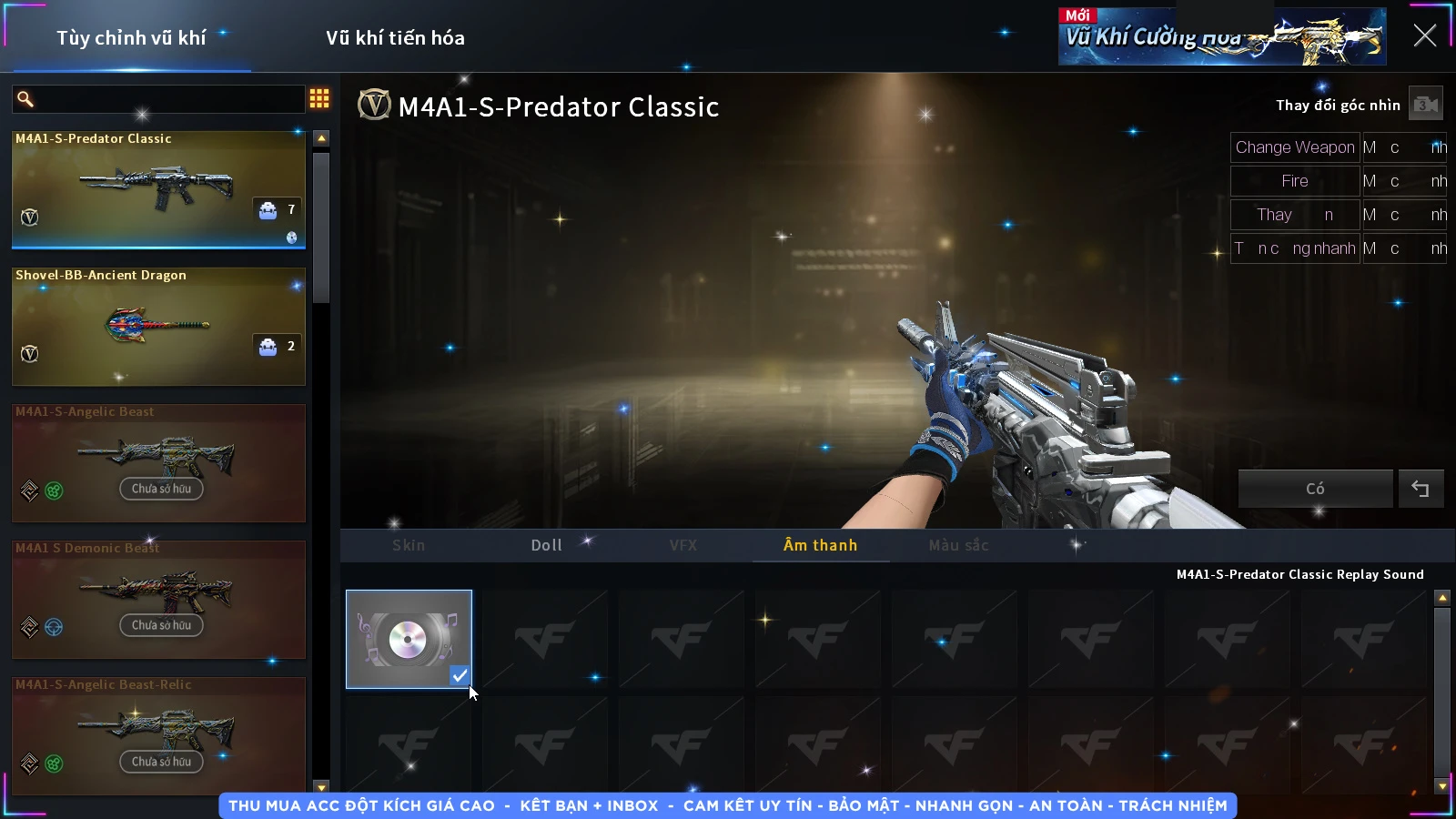Select the Replay Sound disc item

[x=409, y=639]
